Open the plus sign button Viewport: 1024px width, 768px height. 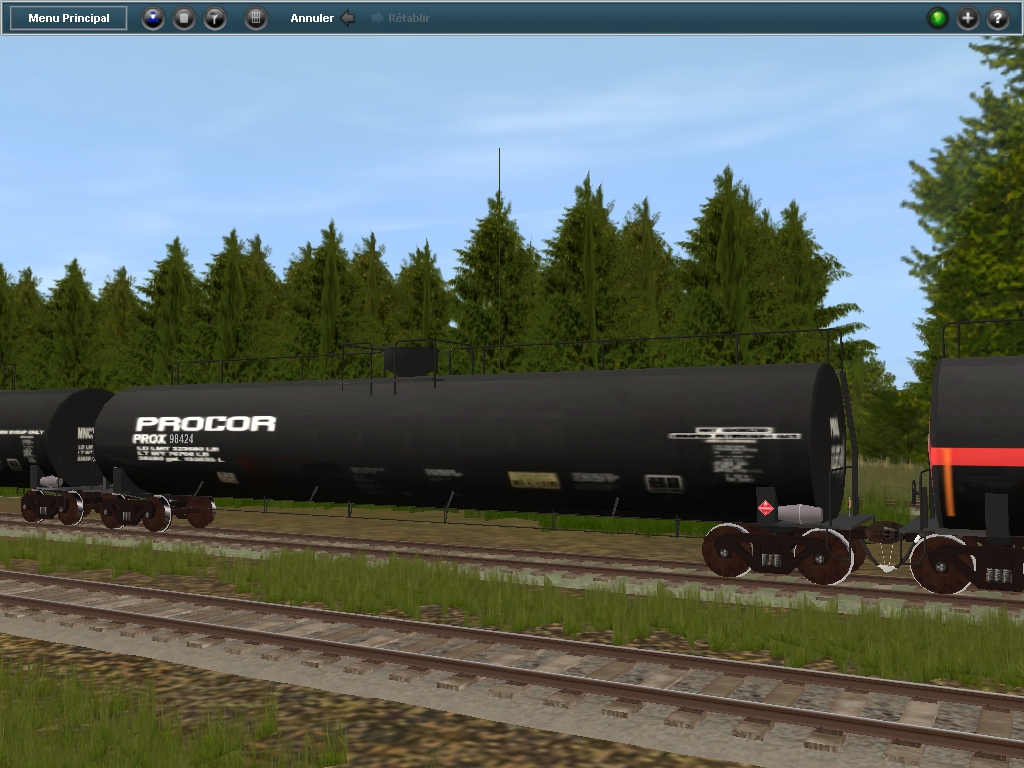(968, 18)
